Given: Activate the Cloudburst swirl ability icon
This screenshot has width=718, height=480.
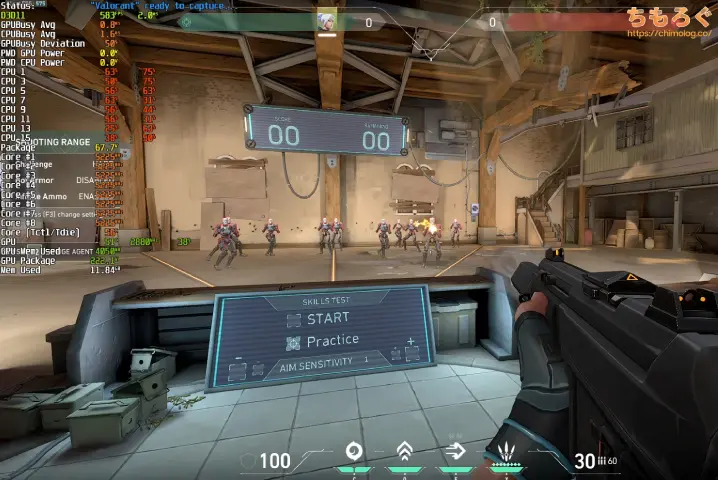Looking at the screenshot, I should [x=353, y=451].
